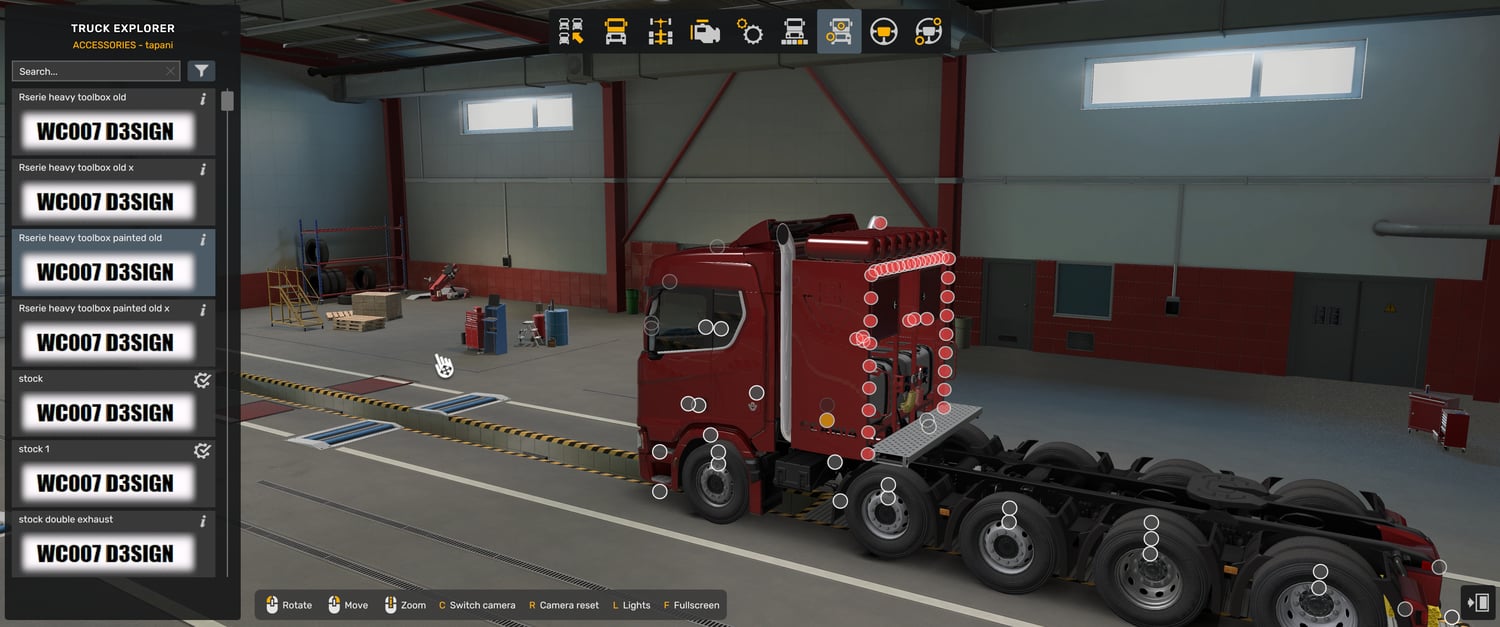The image size is (1500, 627).
Task: Switch to the engine tab
Action: click(x=706, y=32)
